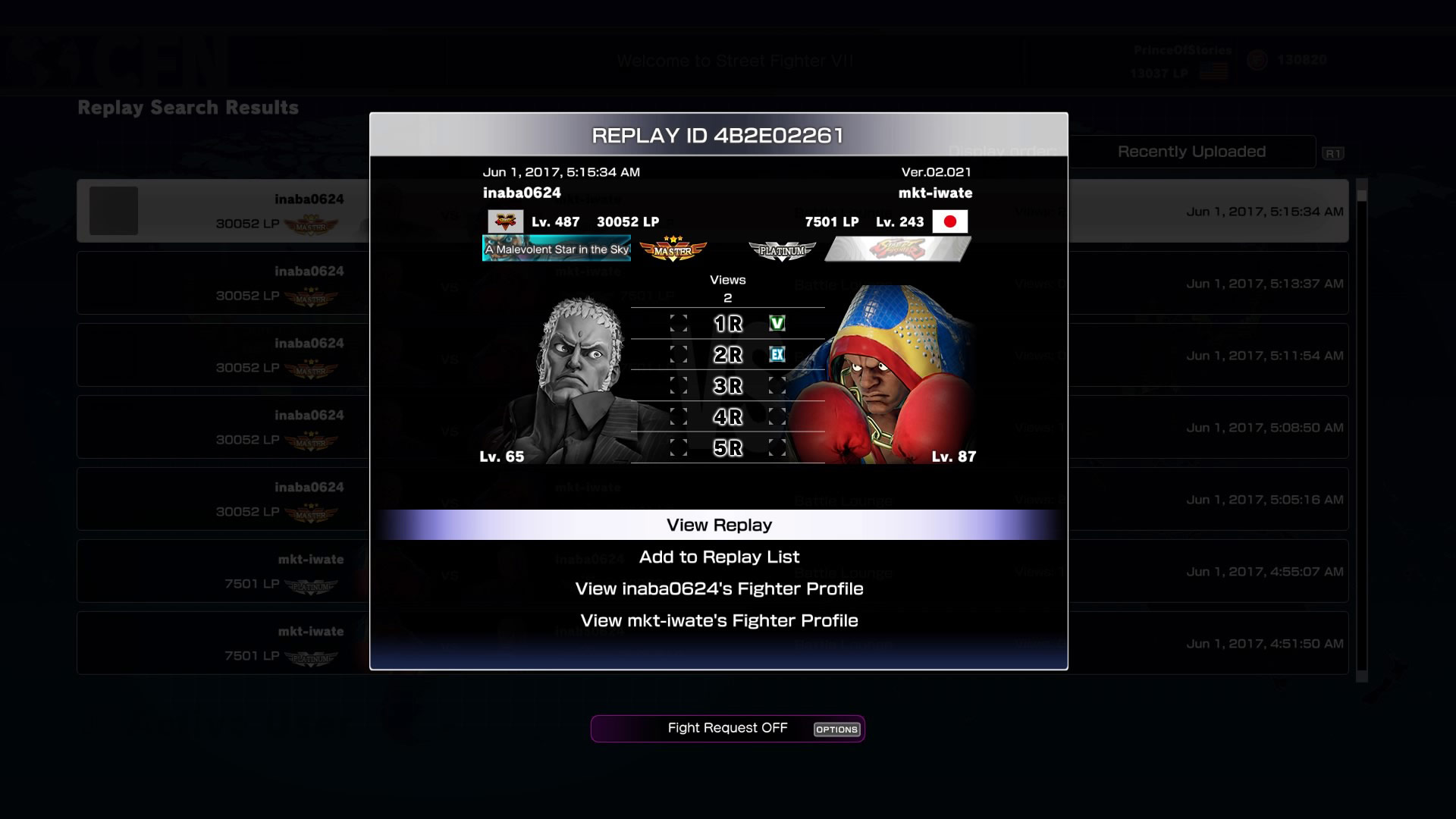Open the 'A Malevolent Star in the Sky' title banner
Screen dimensions: 1456x819
[x=556, y=248]
